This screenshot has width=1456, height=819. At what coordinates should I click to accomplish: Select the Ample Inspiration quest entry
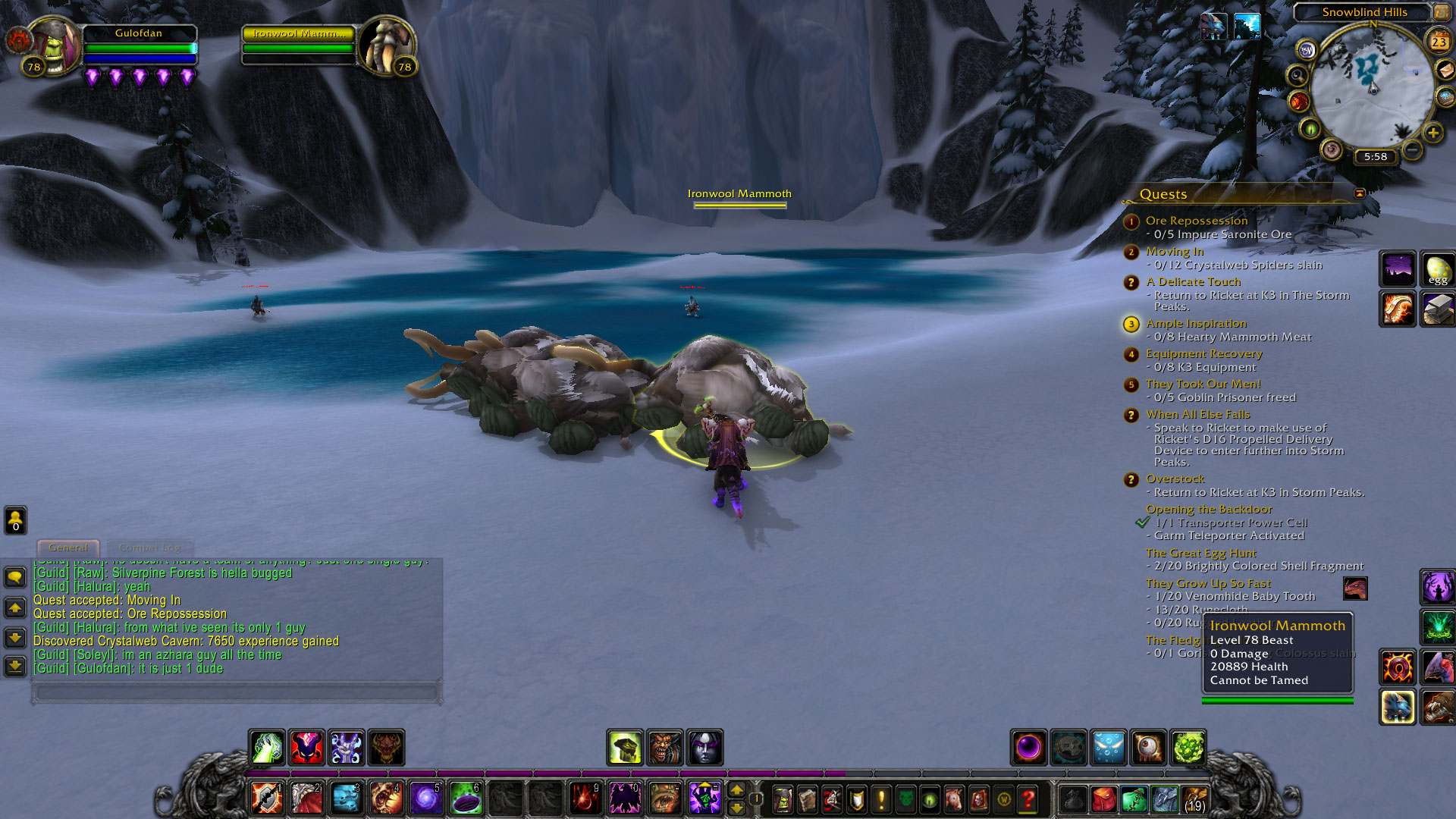(x=1196, y=324)
